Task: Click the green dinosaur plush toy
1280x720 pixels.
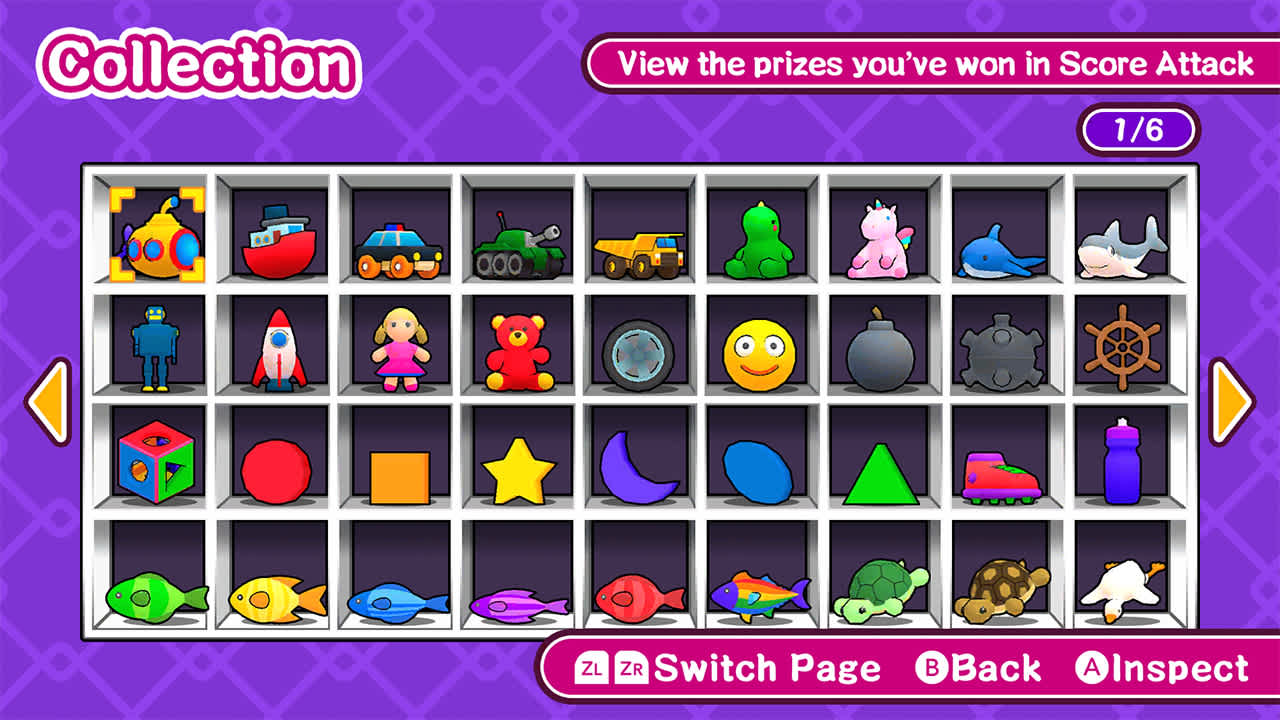Action: point(760,240)
